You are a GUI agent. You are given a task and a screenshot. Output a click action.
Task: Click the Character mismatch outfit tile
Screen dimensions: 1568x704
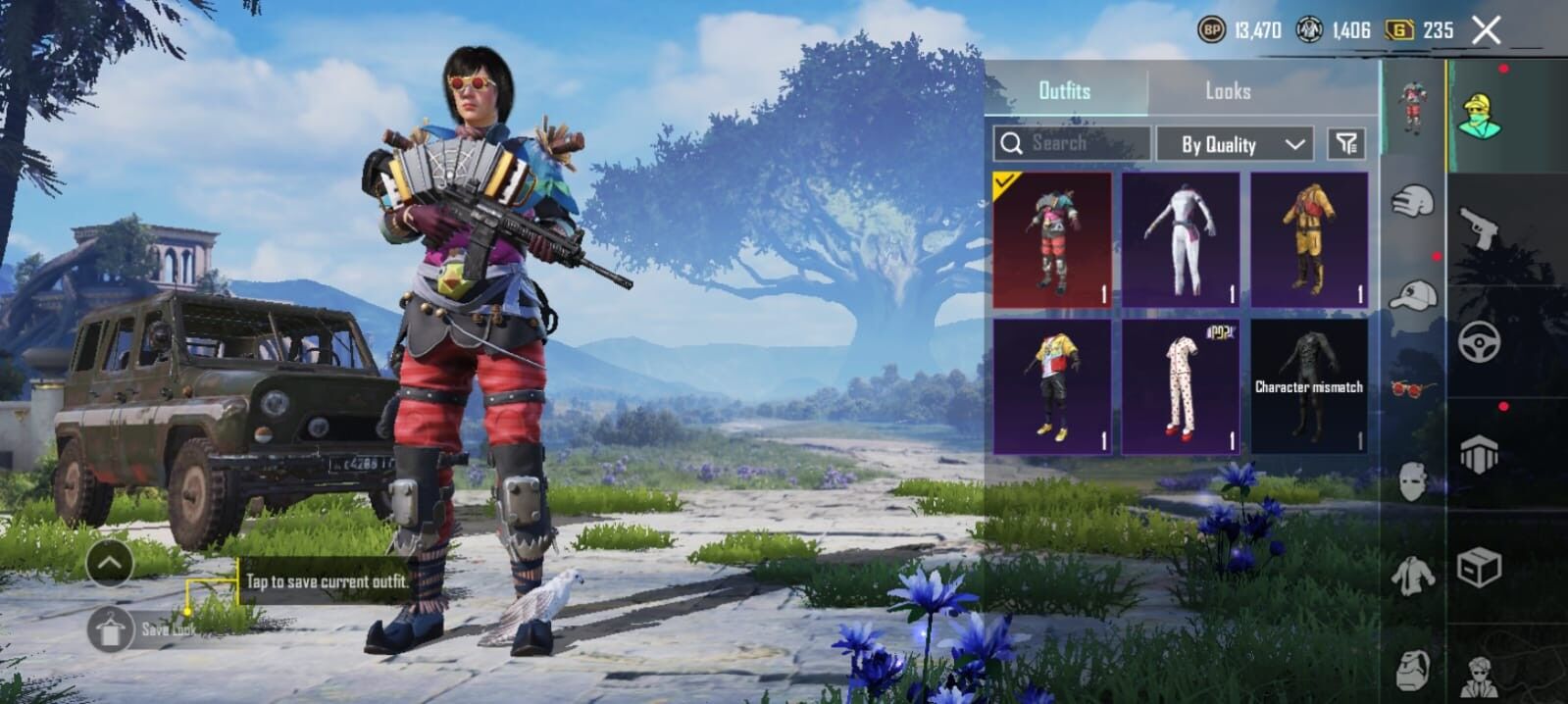pyautogui.click(x=1309, y=386)
